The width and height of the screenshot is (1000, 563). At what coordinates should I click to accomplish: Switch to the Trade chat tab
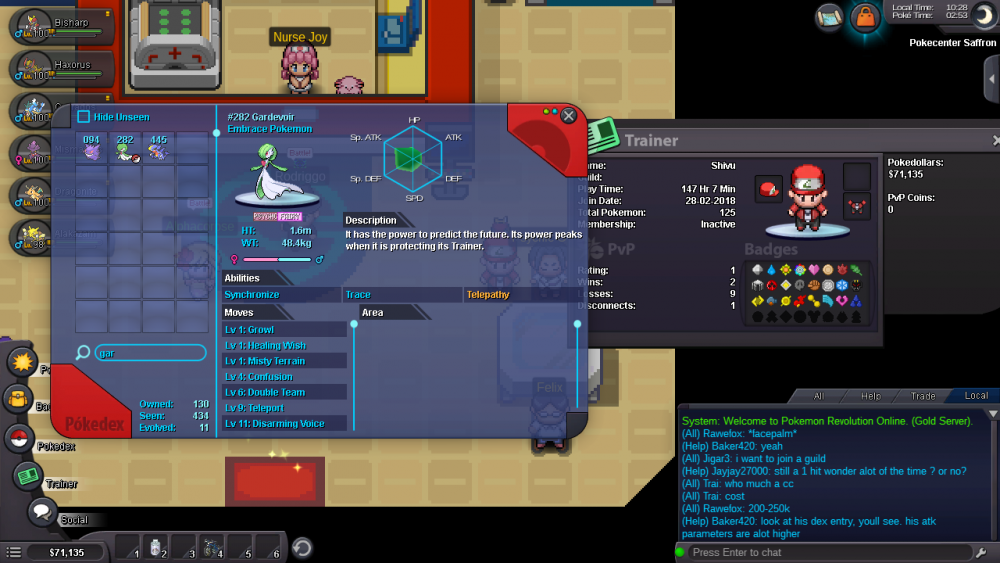tap(923, 396)
